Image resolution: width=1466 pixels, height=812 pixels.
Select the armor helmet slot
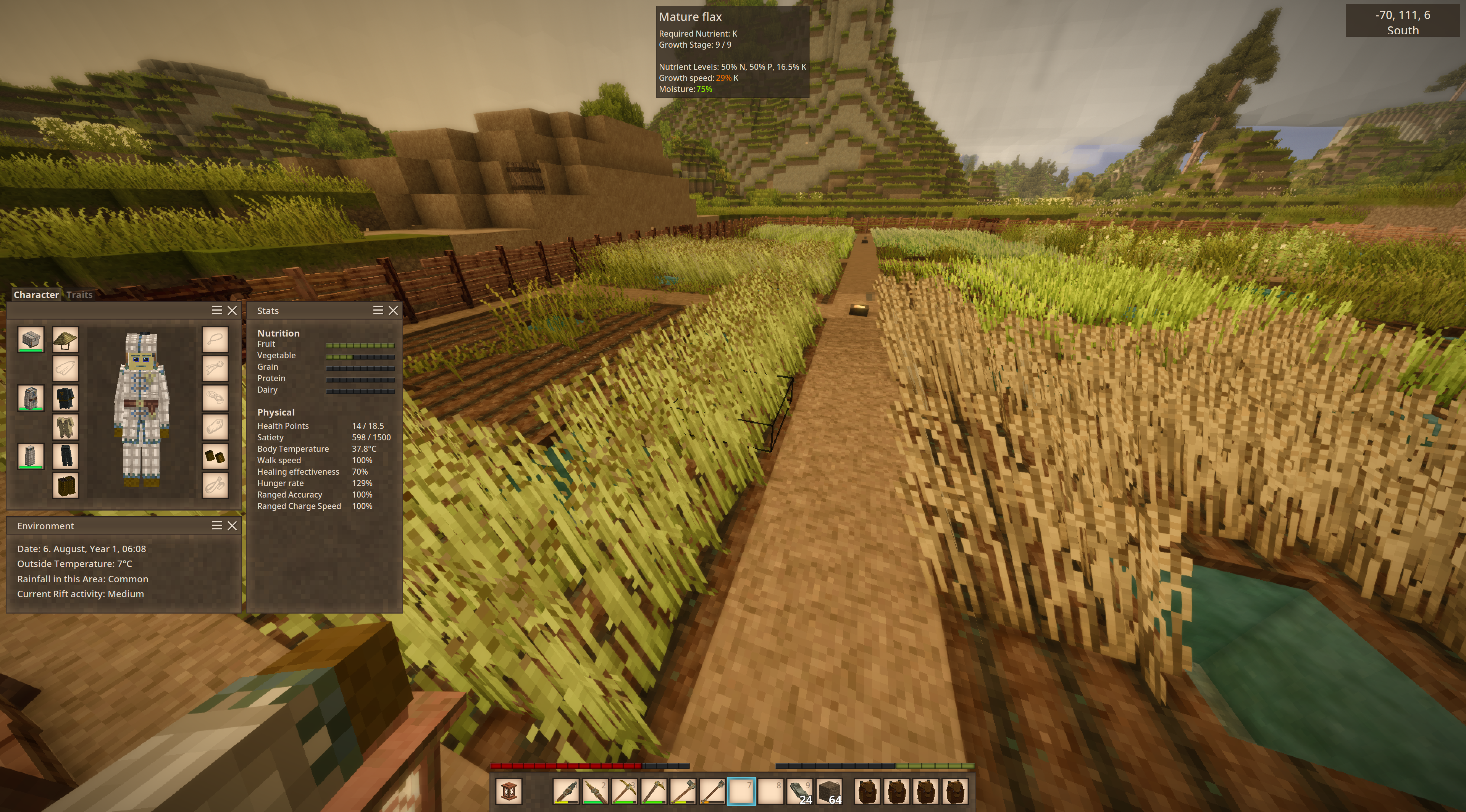(31, 340)
